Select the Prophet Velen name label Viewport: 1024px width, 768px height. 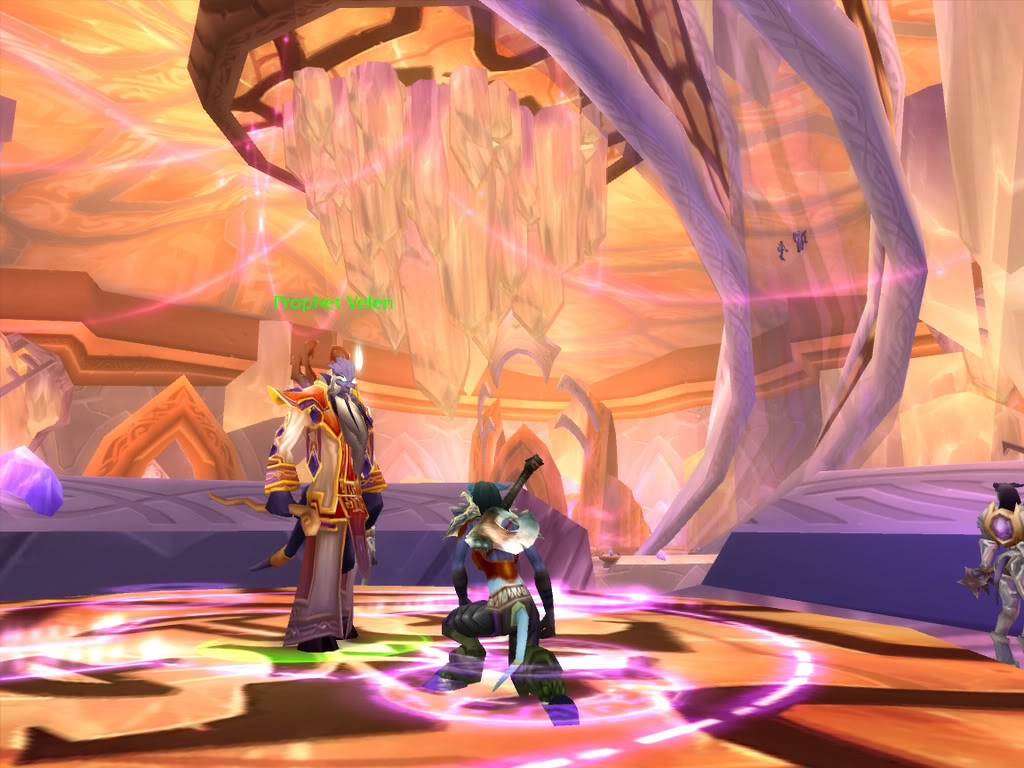[x=333, y=302]
